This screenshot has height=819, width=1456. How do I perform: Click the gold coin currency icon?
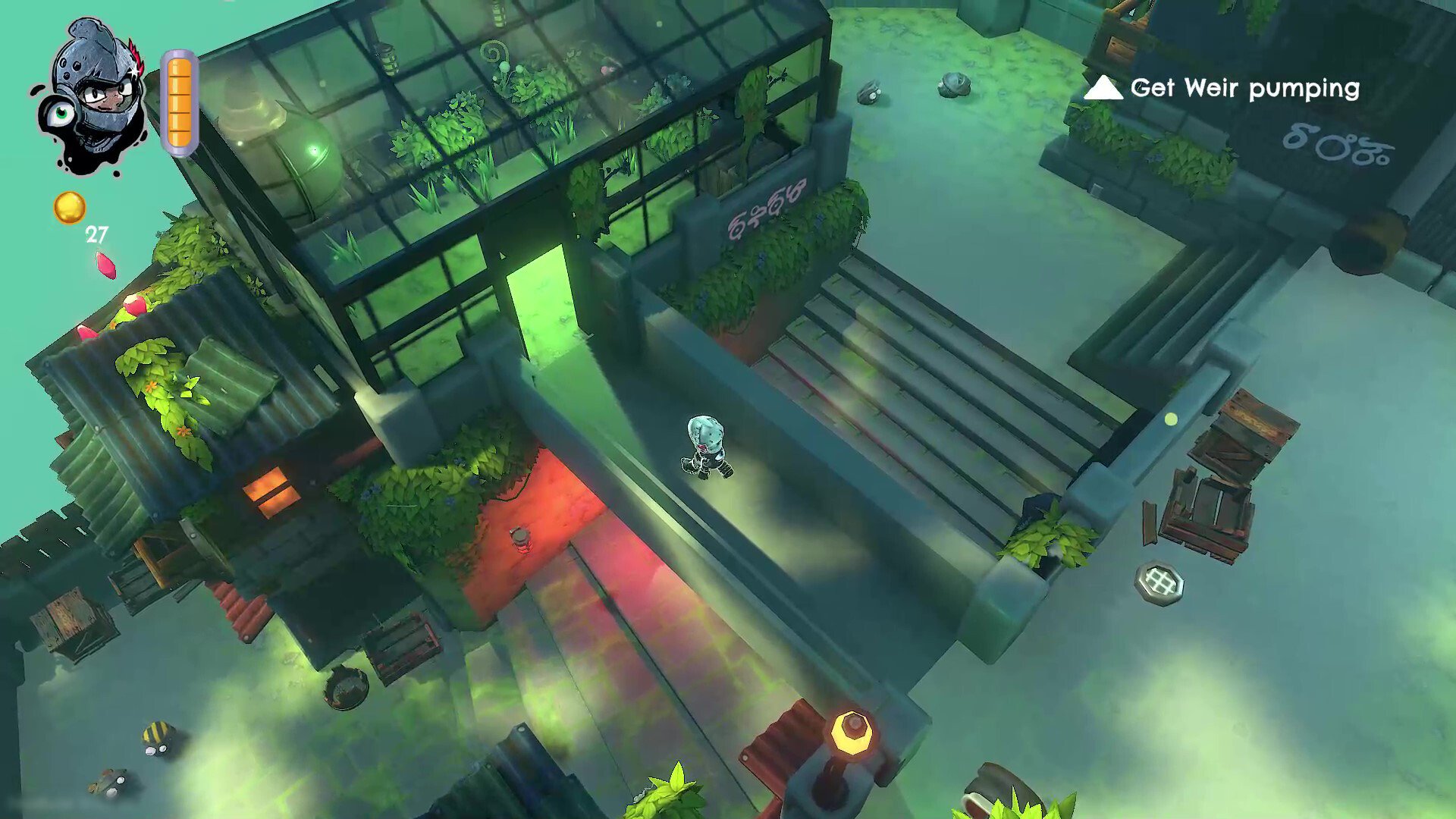[70, 207]
